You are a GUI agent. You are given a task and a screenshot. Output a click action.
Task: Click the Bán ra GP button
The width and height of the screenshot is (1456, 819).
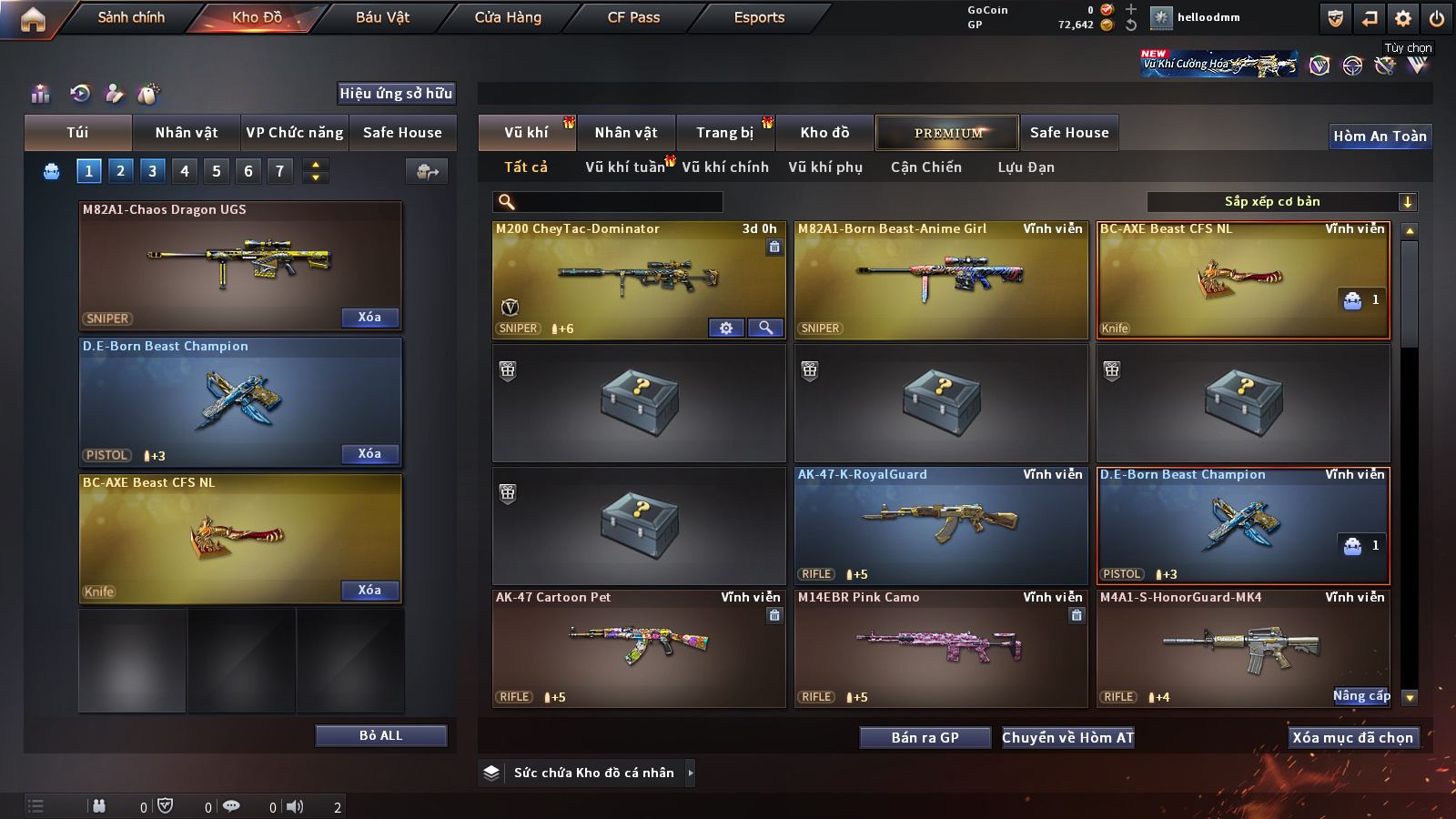925,737
